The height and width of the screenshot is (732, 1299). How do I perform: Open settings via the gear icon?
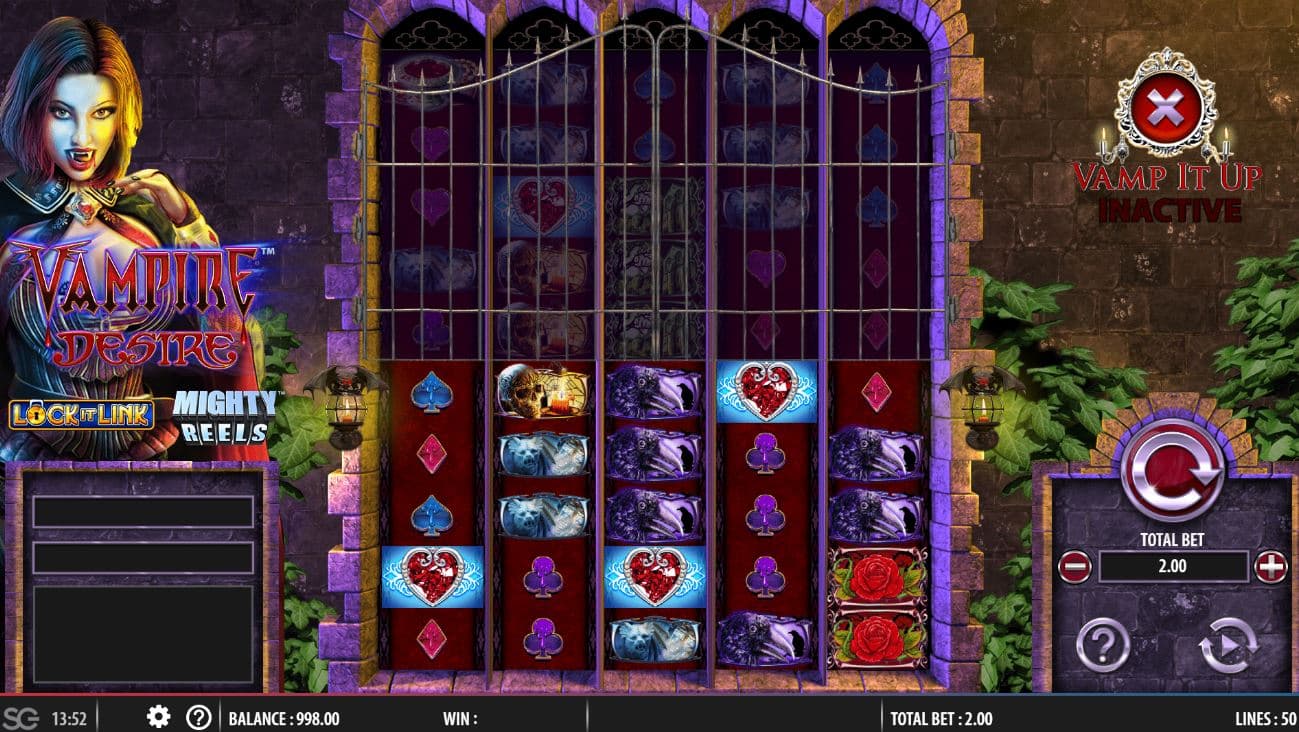(158, 717)
